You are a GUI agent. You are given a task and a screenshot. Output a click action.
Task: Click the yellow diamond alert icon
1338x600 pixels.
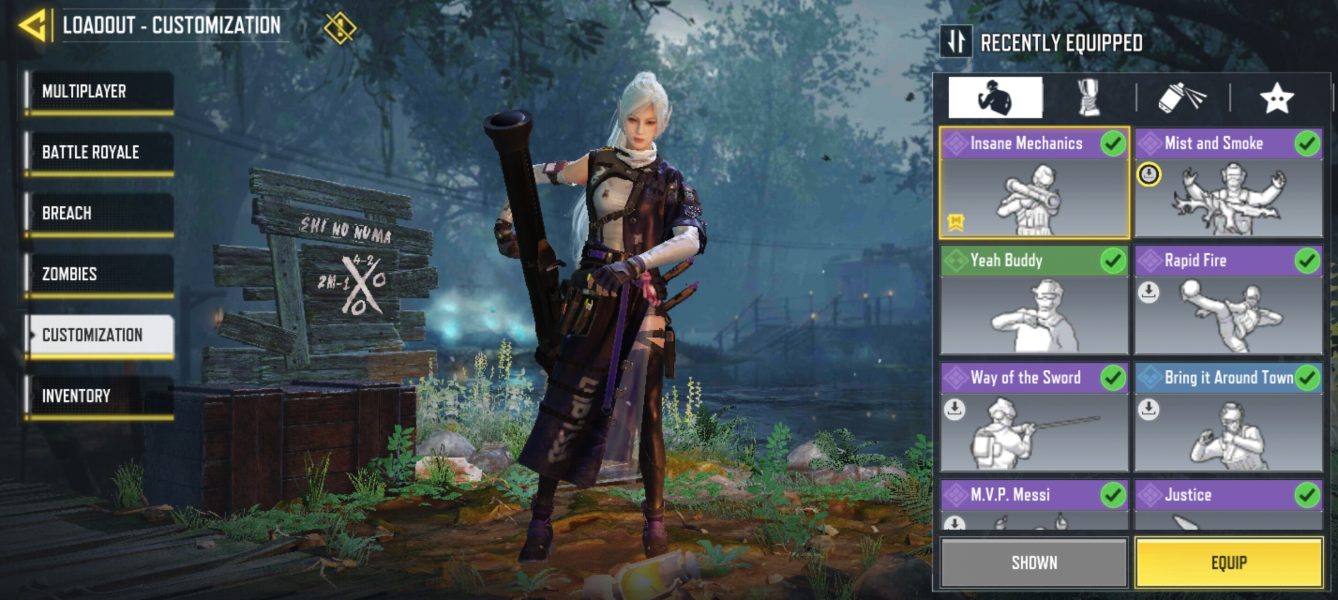(340, 27)
